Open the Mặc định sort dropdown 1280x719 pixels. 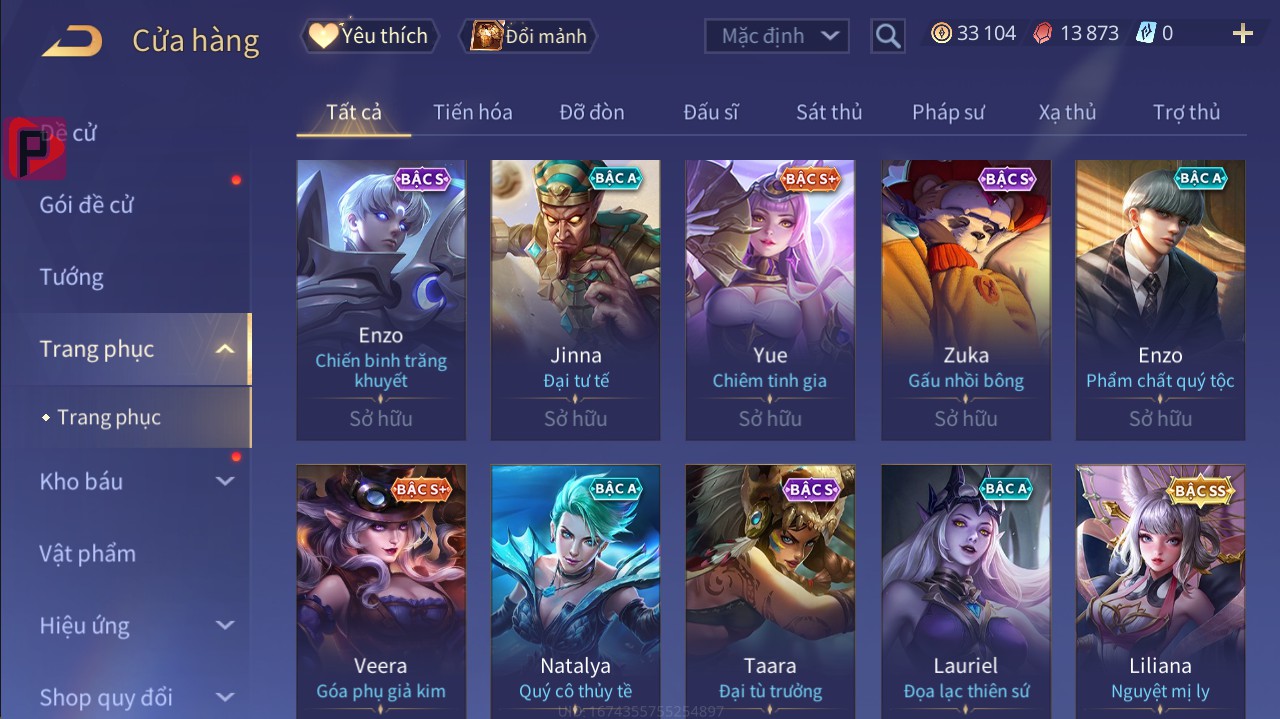(x=777, y=36)
